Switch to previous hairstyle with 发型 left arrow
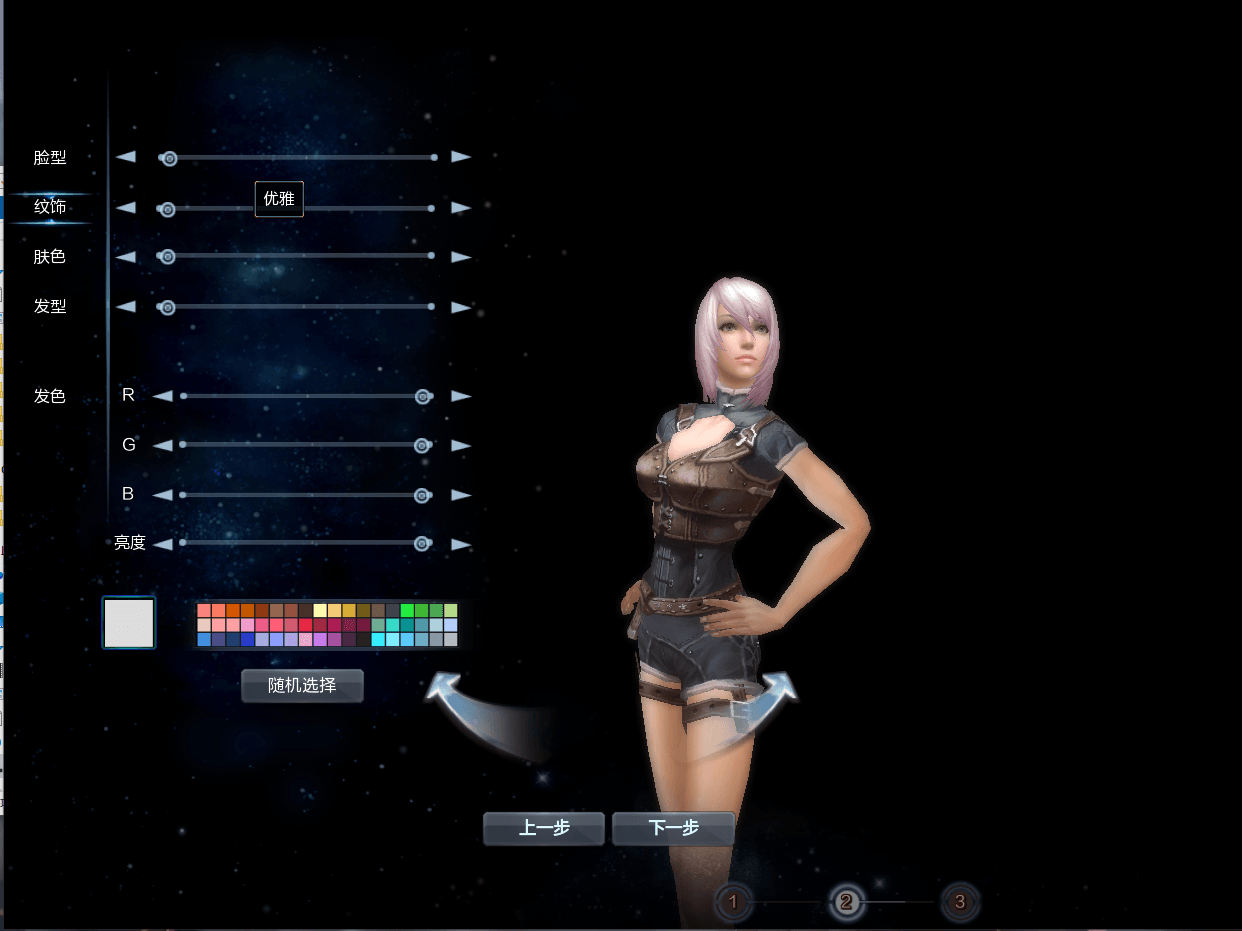 pyautogui.click(x=125, y=307)
